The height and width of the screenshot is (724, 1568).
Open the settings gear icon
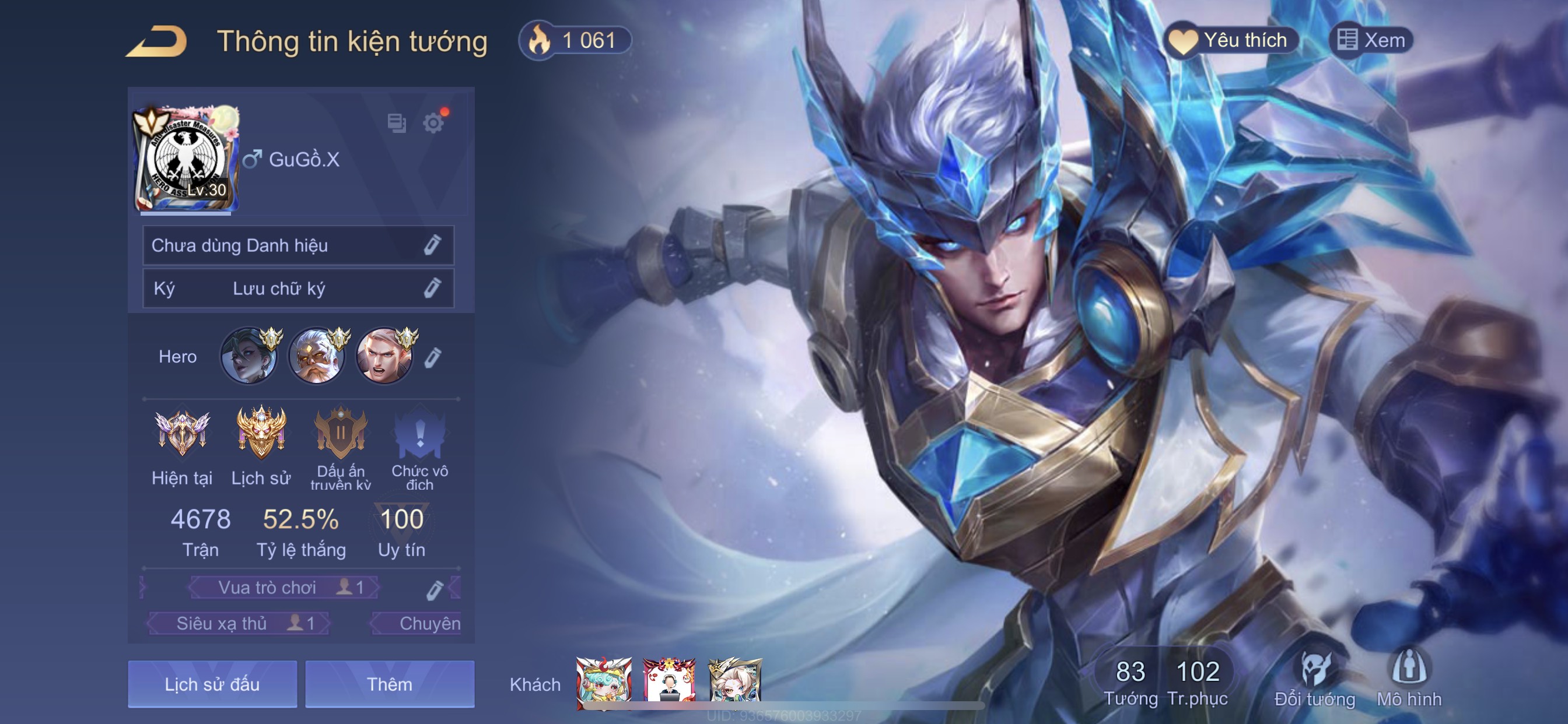pos(433,124)
